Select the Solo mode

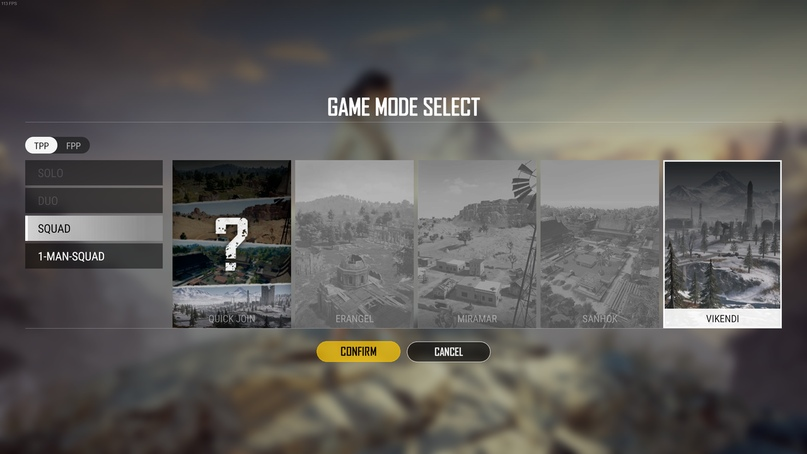[94, 173]
